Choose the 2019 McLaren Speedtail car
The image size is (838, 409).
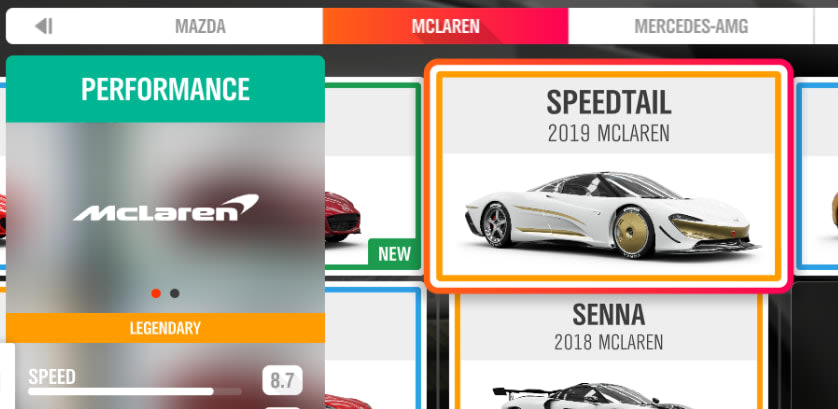(608, 177)
